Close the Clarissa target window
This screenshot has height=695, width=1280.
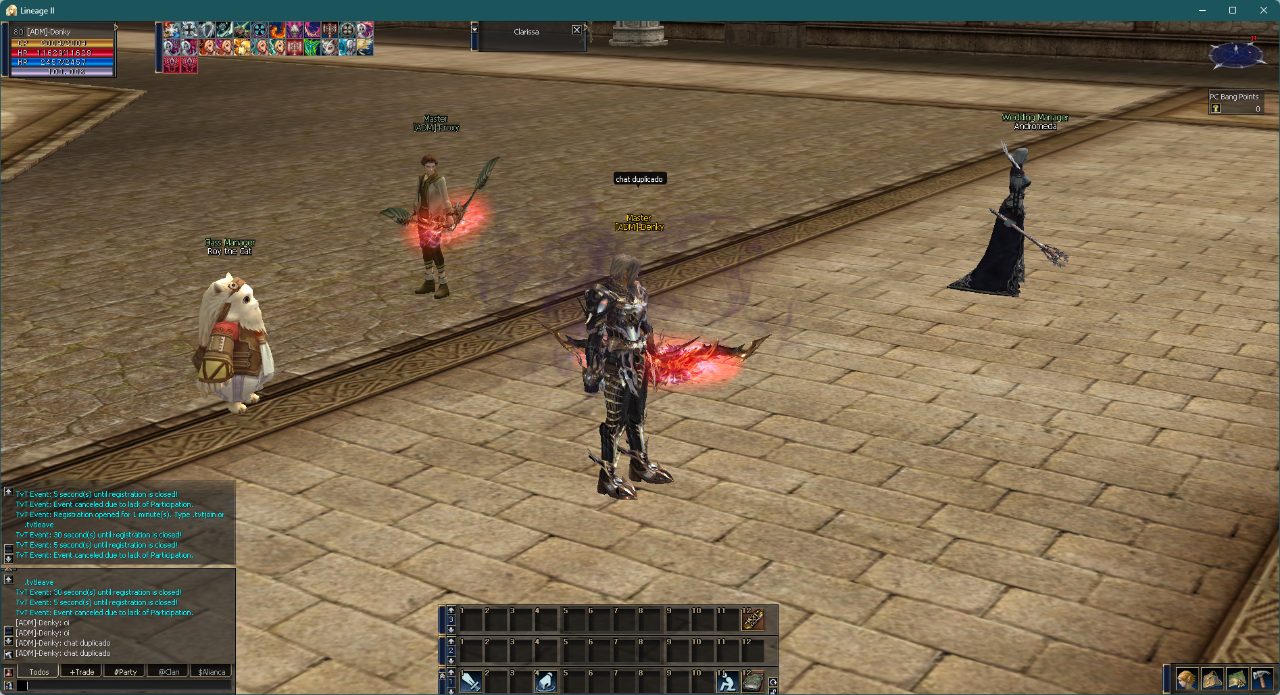pos(577,30)
